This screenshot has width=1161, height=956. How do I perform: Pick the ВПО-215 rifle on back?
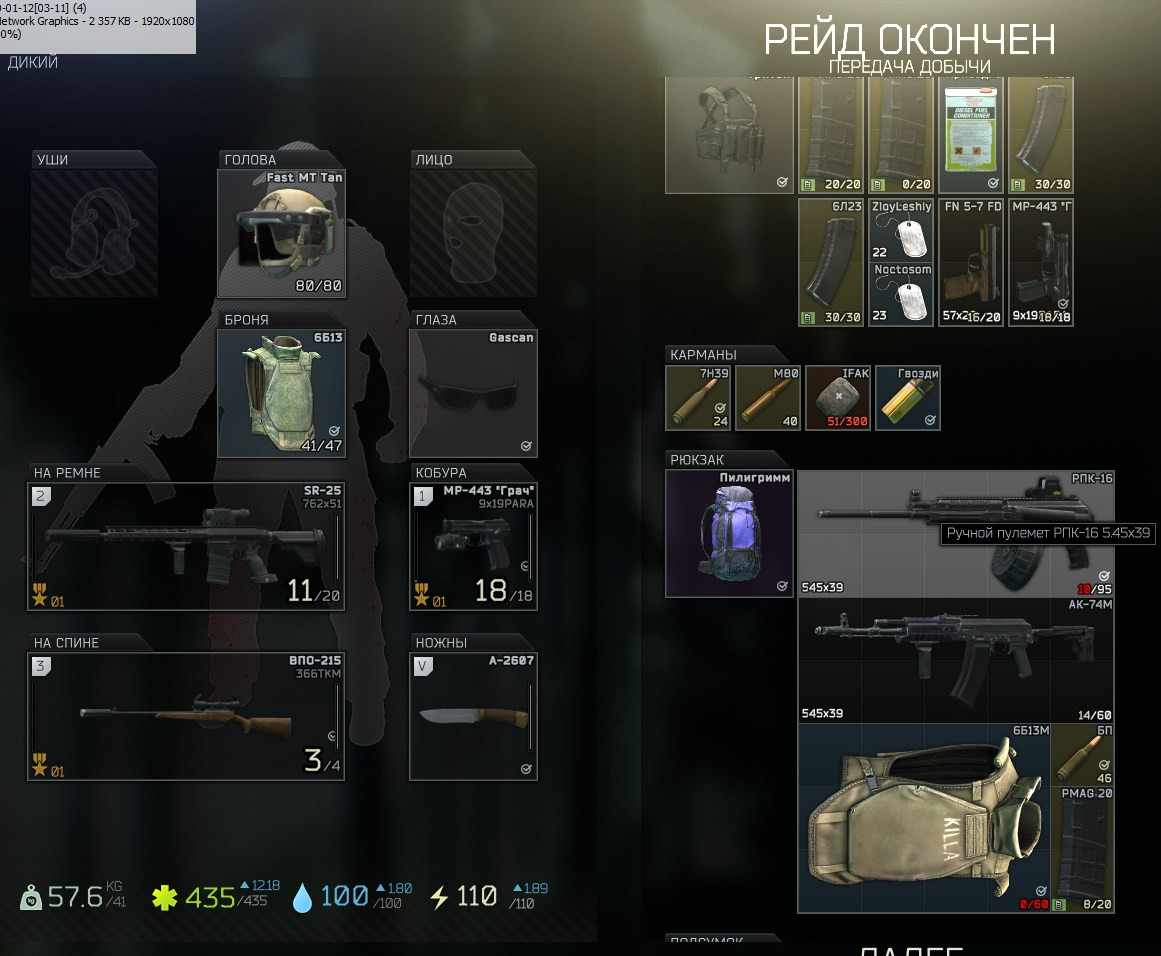186,716
